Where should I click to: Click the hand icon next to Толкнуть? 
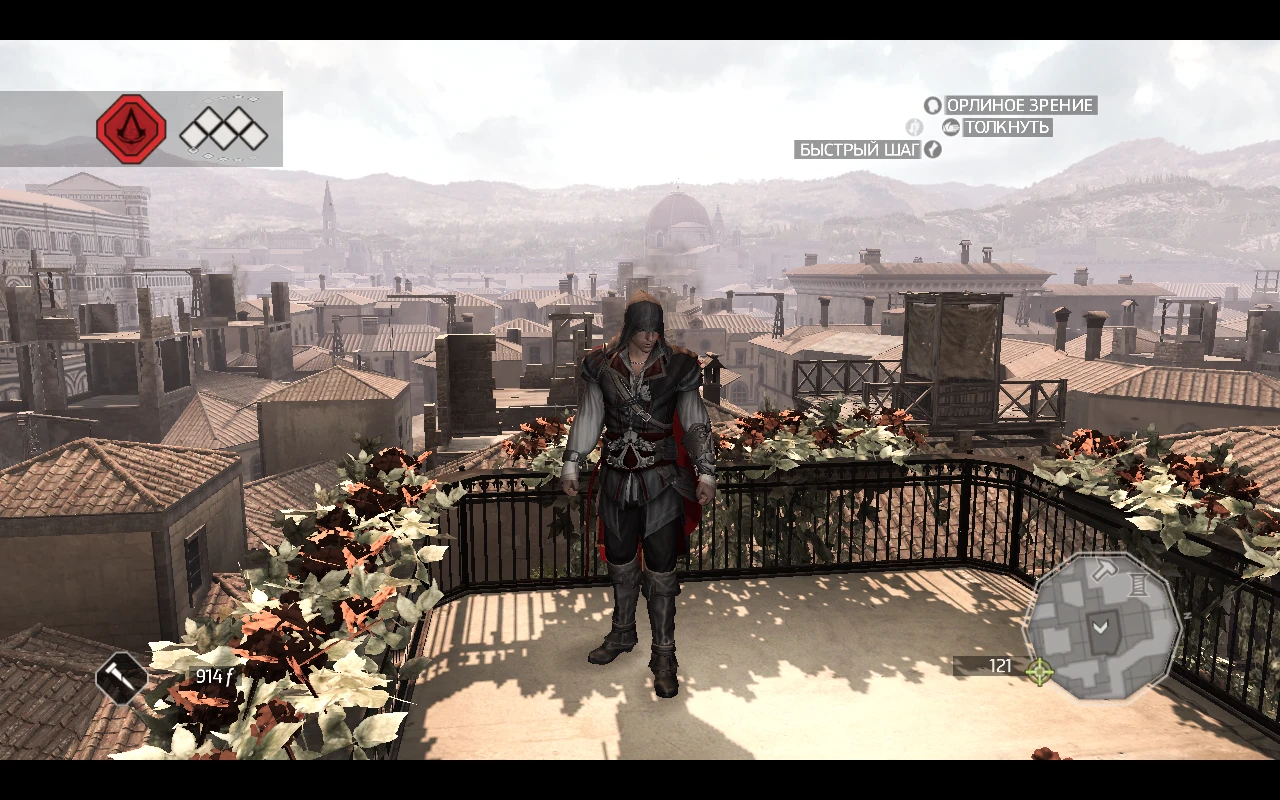pos(950,128)
